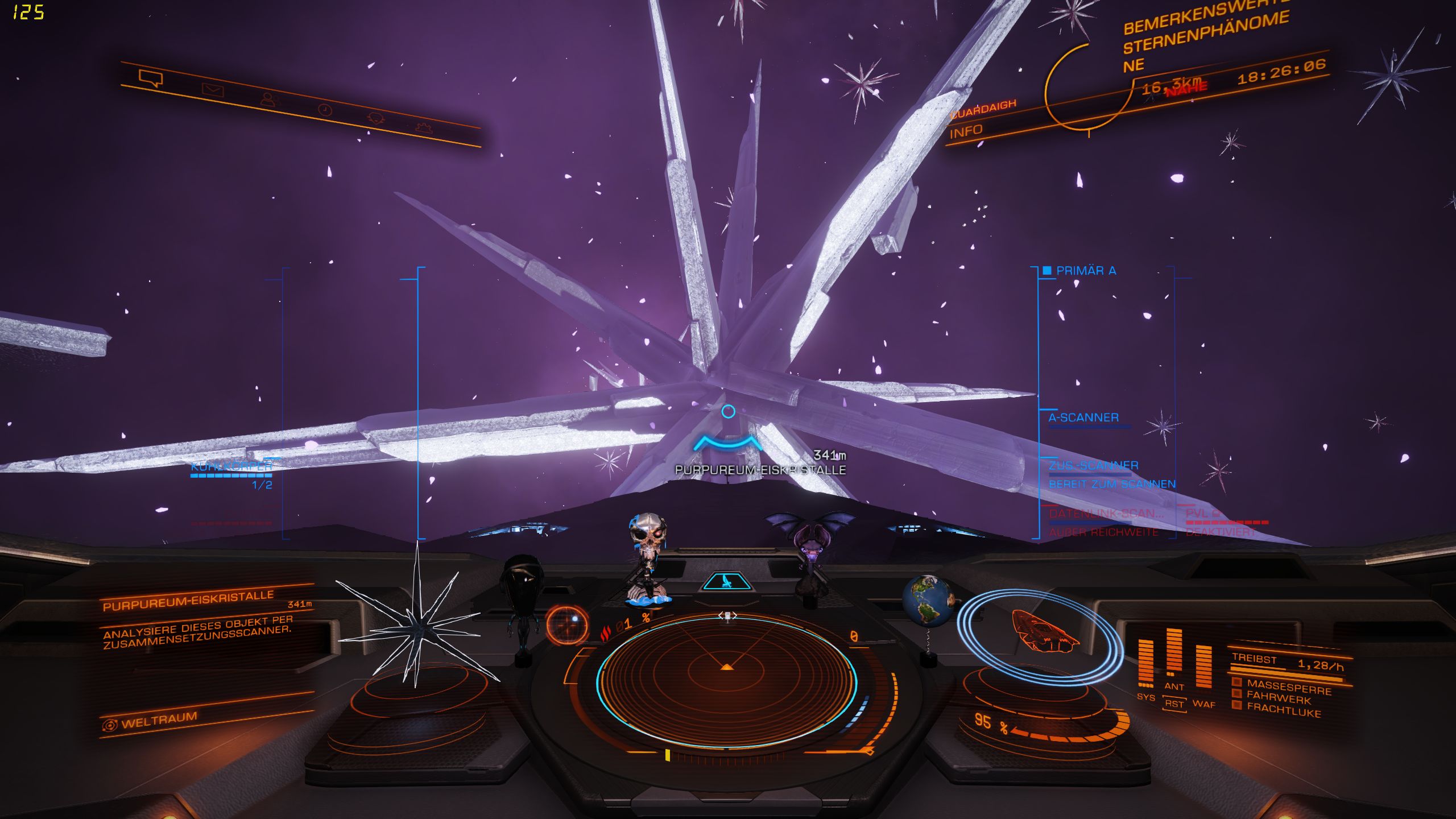
Task: Boost the WAF weapons power column
Action: click(x=1203, y=667)
